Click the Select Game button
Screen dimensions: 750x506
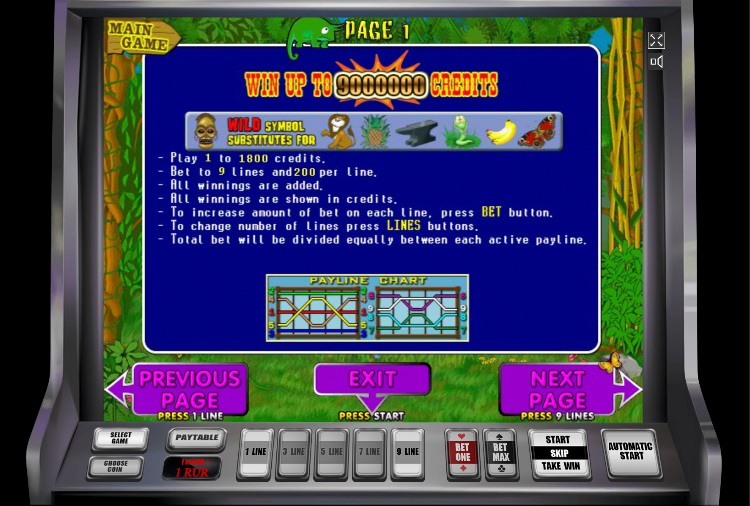click(119, 439)
